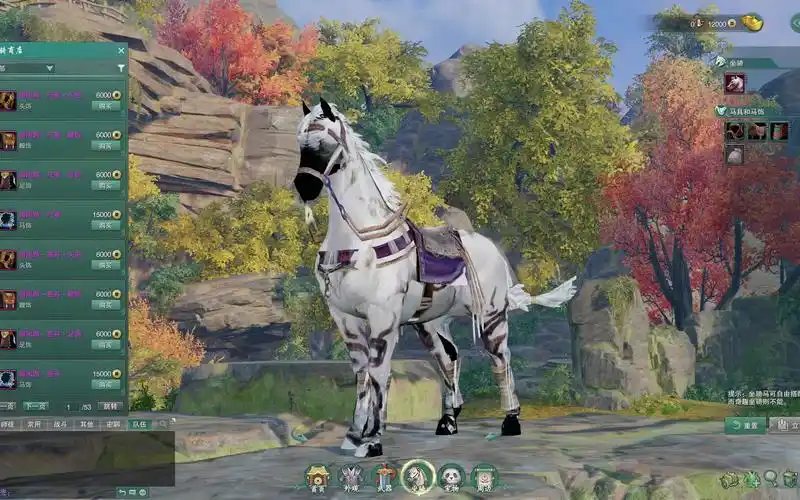
Task: Go to next page (下一页) of shop
Action: pos(35,407)
